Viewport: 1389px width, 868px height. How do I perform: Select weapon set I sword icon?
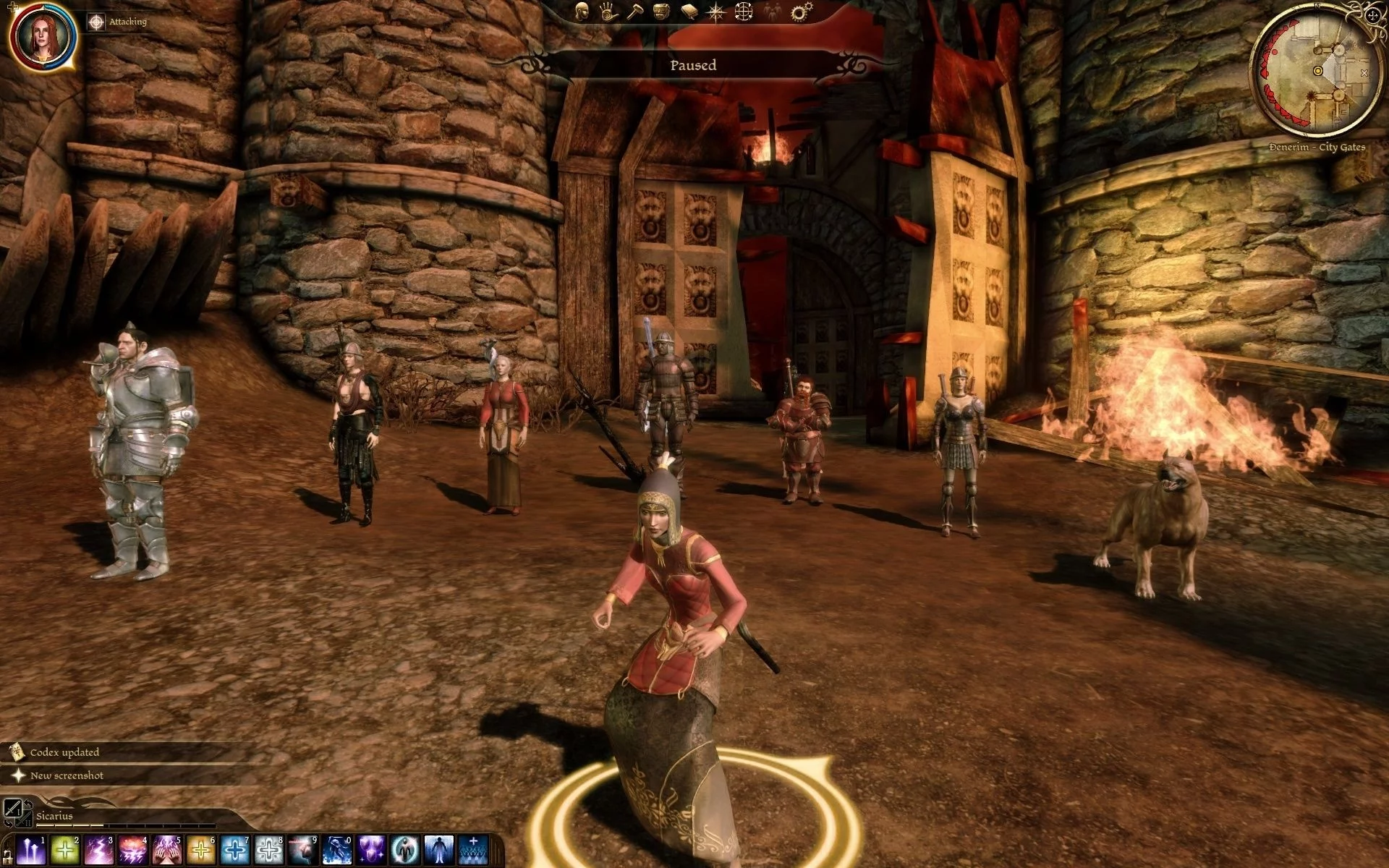pyautogui.click(x=12, y=809)
